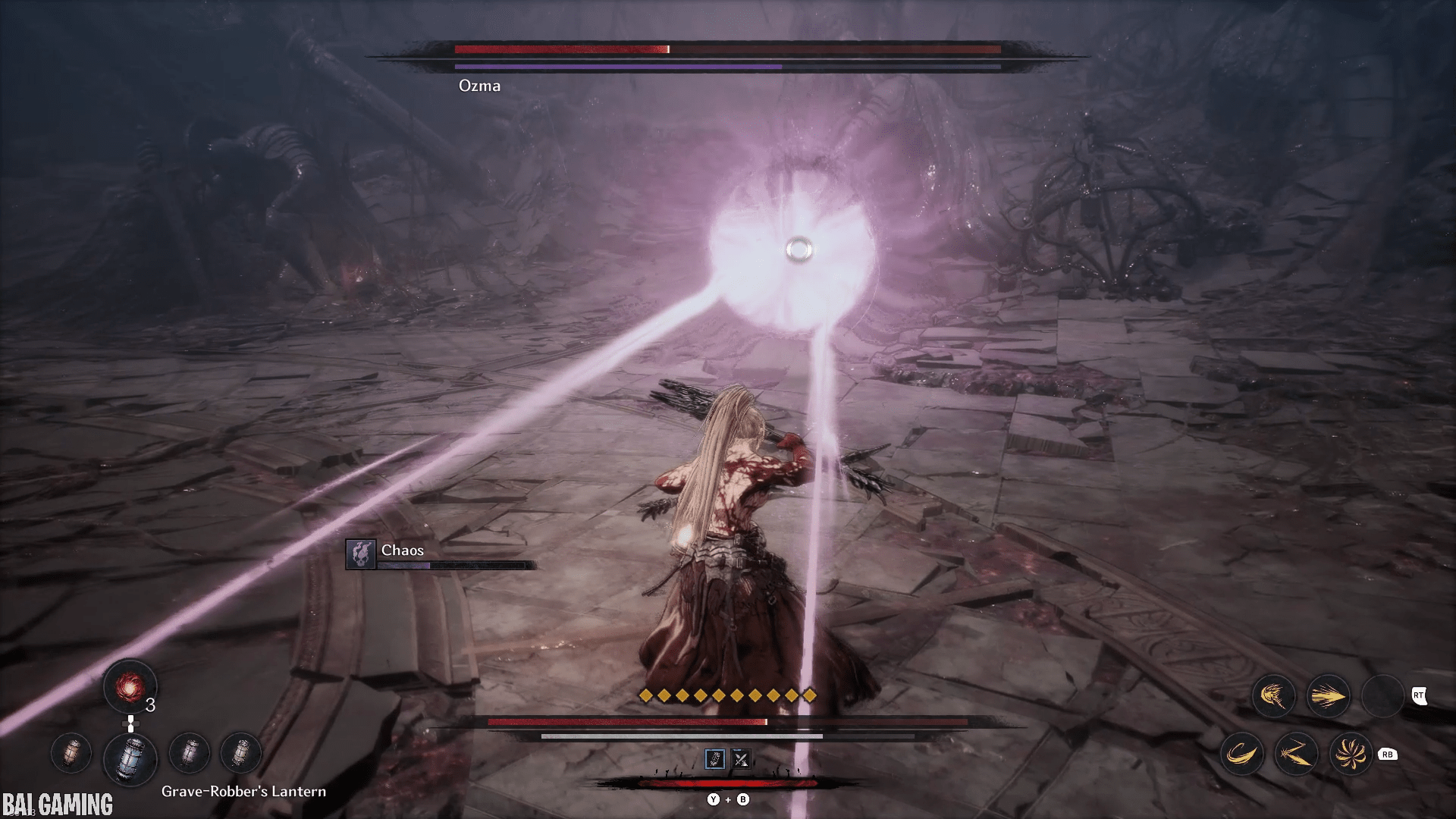
Task: Activate the crescent claw swipe skill
Action: 1273,696
